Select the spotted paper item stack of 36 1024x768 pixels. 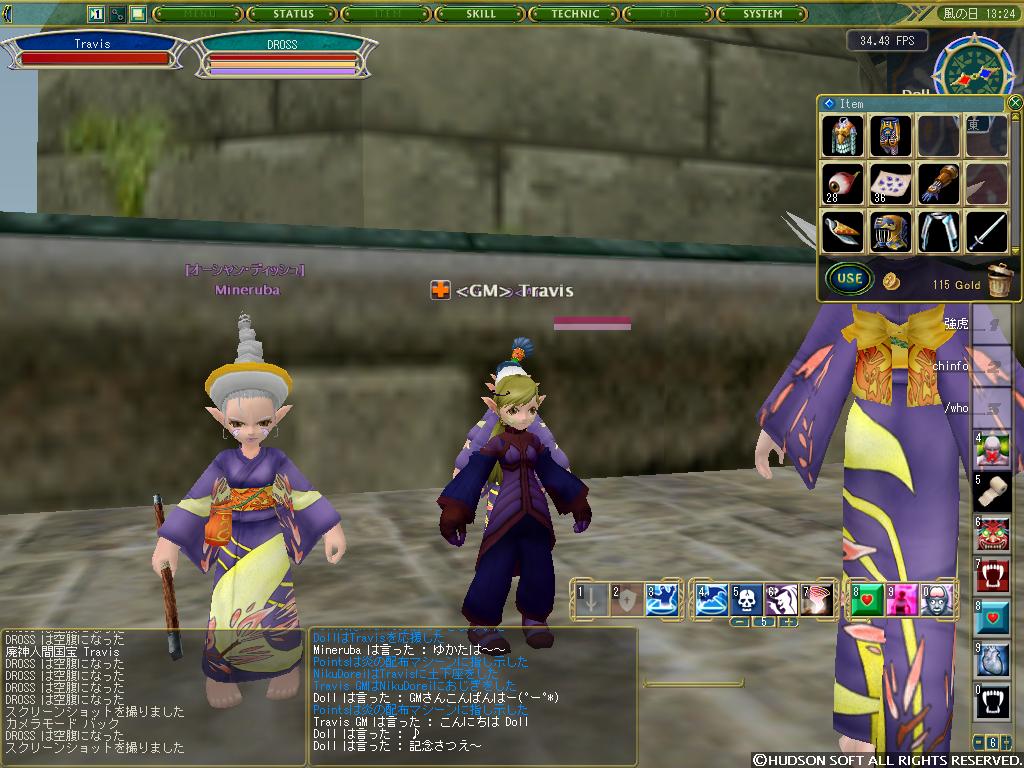[890, 185]
